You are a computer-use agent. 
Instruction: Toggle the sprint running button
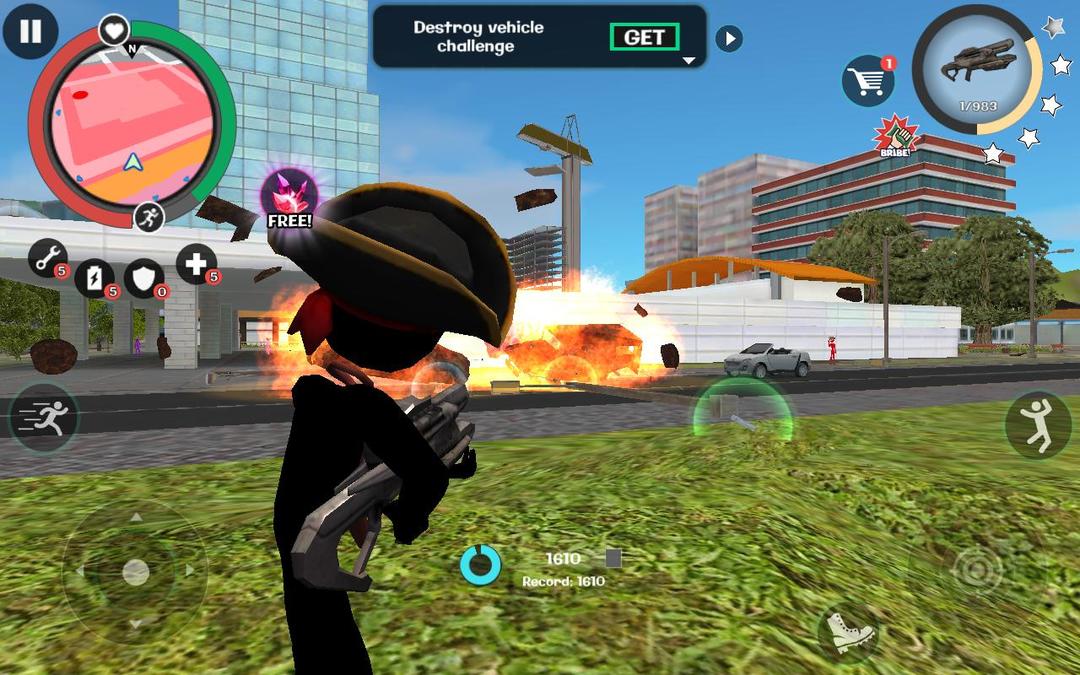pos(44,418)
